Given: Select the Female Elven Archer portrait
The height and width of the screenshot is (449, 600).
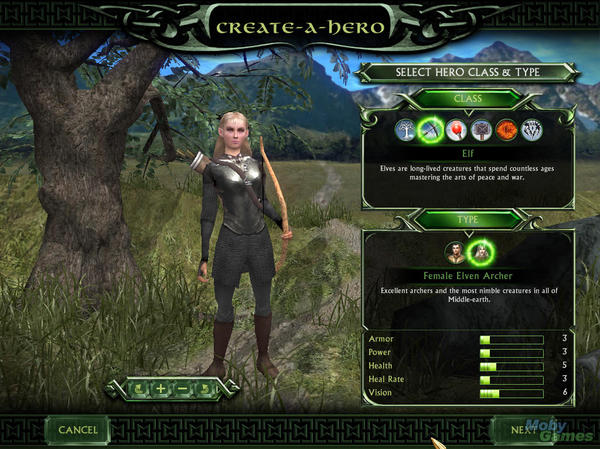Looking at the screenshot, I should click(x=481, y=251).
